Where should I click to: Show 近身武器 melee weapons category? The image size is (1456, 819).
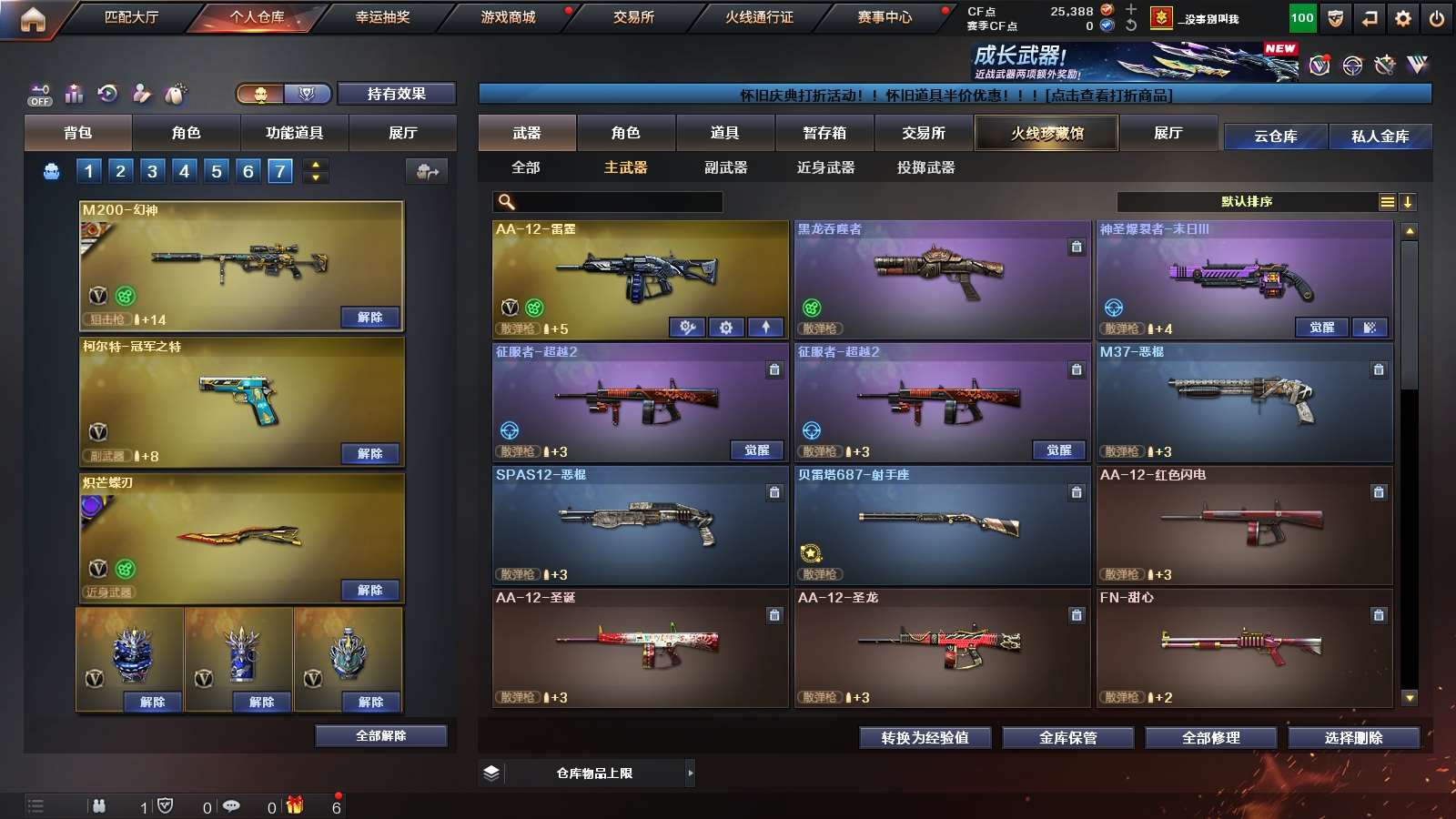click(x=825, y=167)
